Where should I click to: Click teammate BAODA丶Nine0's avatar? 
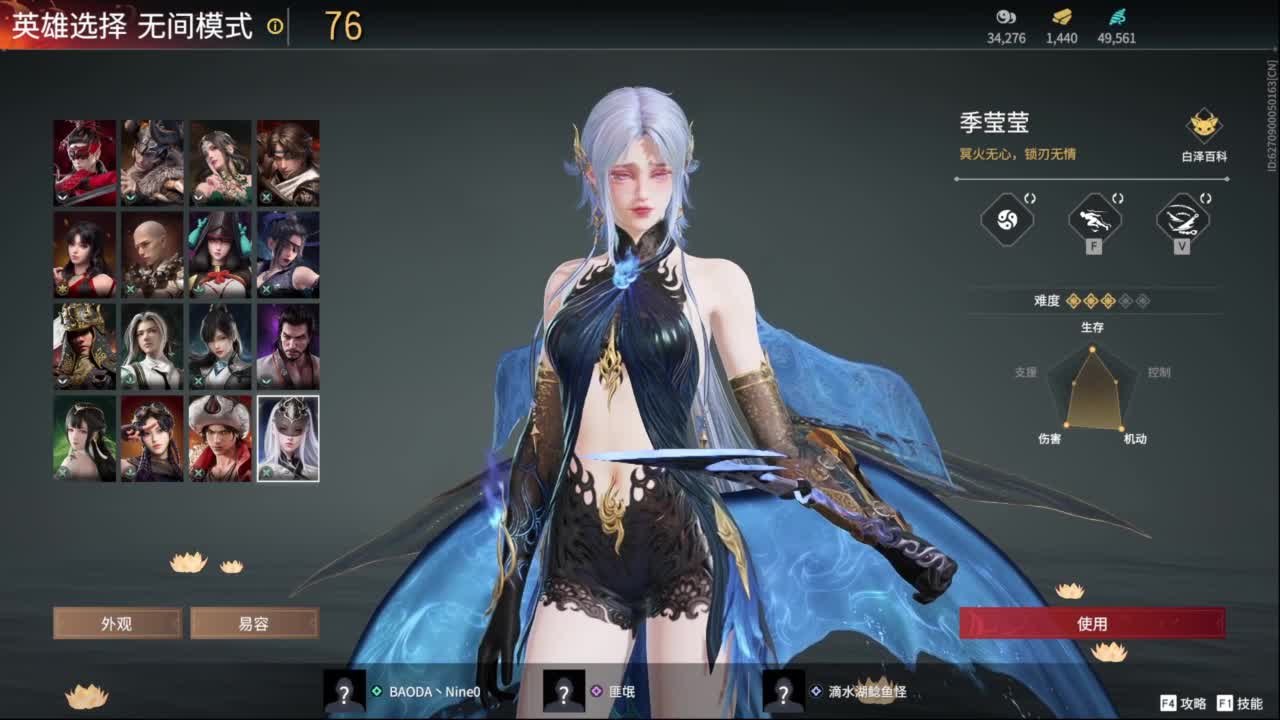click(345, 693)
